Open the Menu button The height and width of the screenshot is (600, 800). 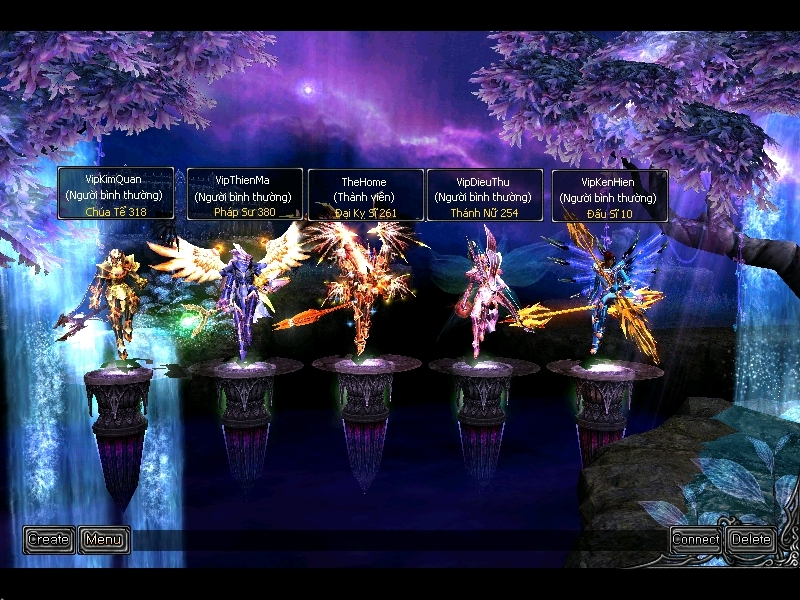pyautogui.click(x=104, y=540)
